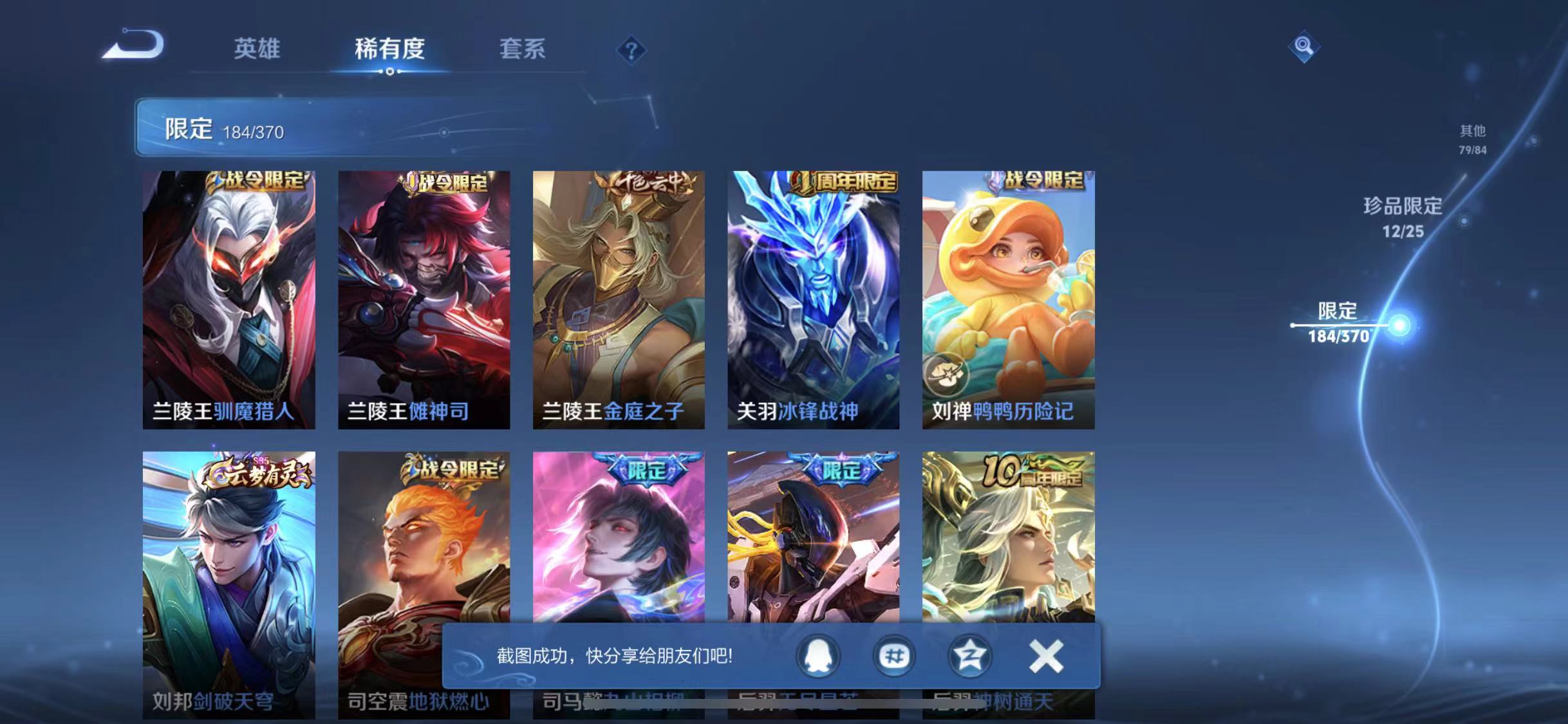Open the 刘禅鸭鸭历险记 skin card

(1007, 296)
